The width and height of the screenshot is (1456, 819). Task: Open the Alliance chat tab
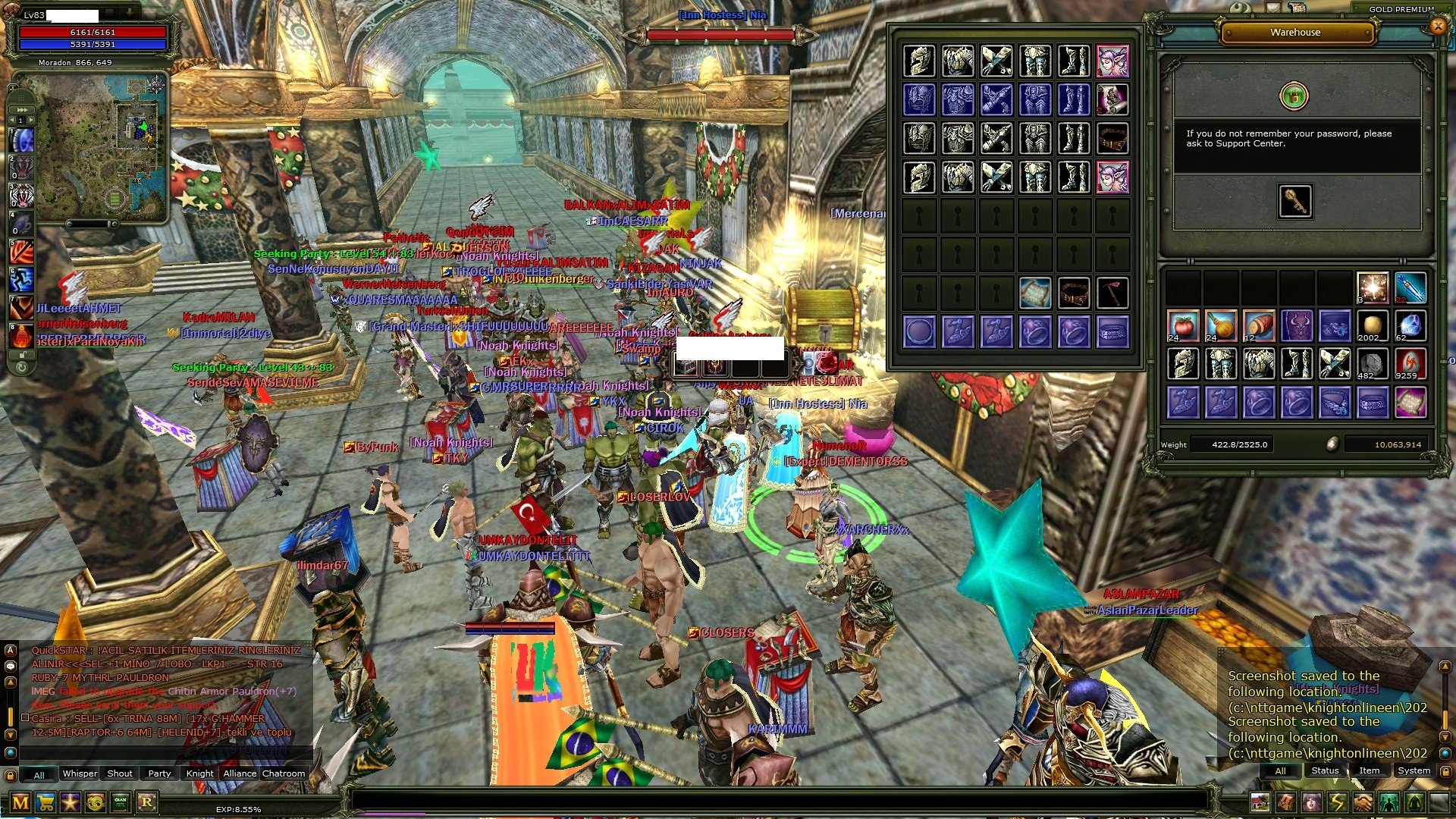click(240, 773)
